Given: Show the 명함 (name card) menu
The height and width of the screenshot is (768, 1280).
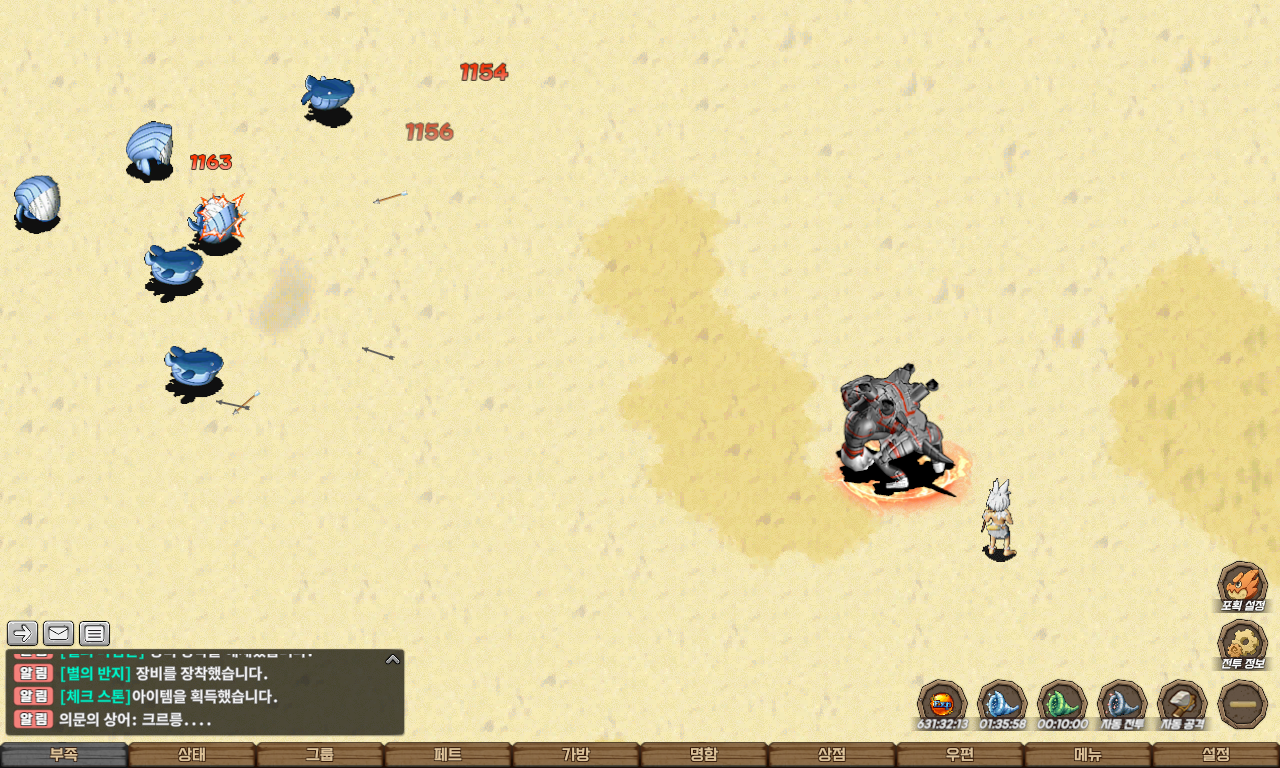Looking at the screenshot, I should pos(704,755).
